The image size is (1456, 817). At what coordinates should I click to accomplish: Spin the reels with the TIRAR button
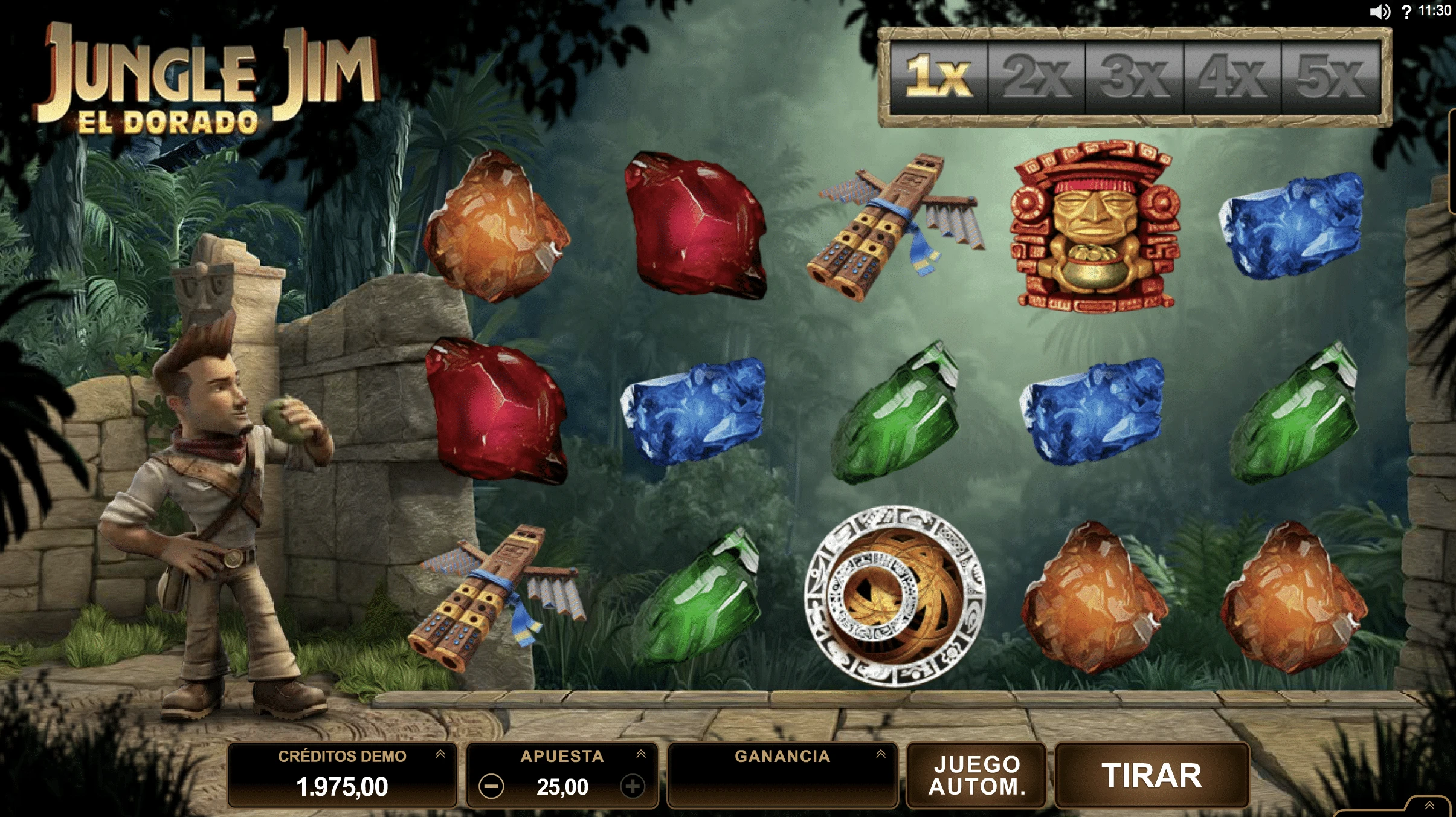coord(1152,775)
